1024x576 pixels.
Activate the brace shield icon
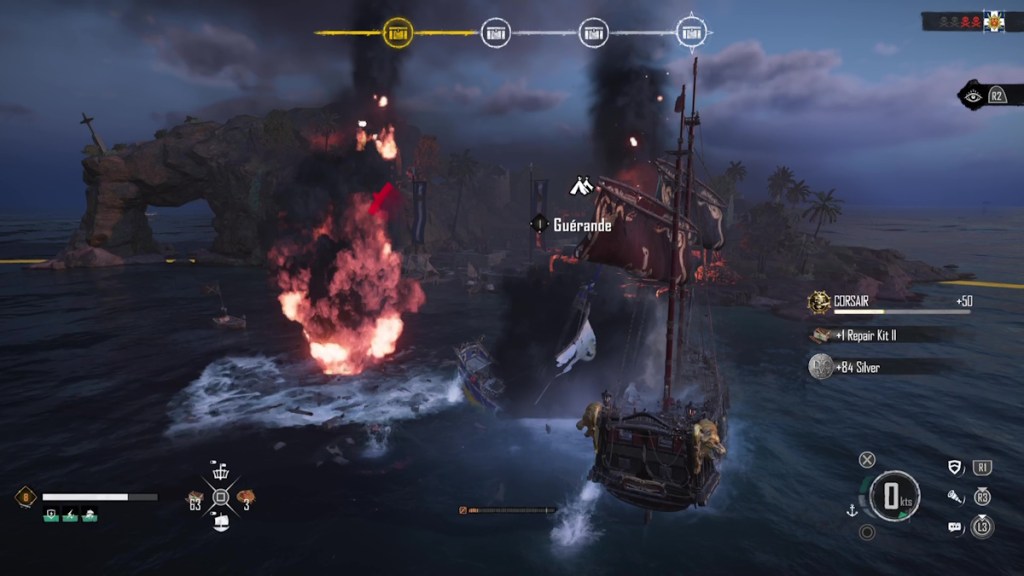coord(956,467)
